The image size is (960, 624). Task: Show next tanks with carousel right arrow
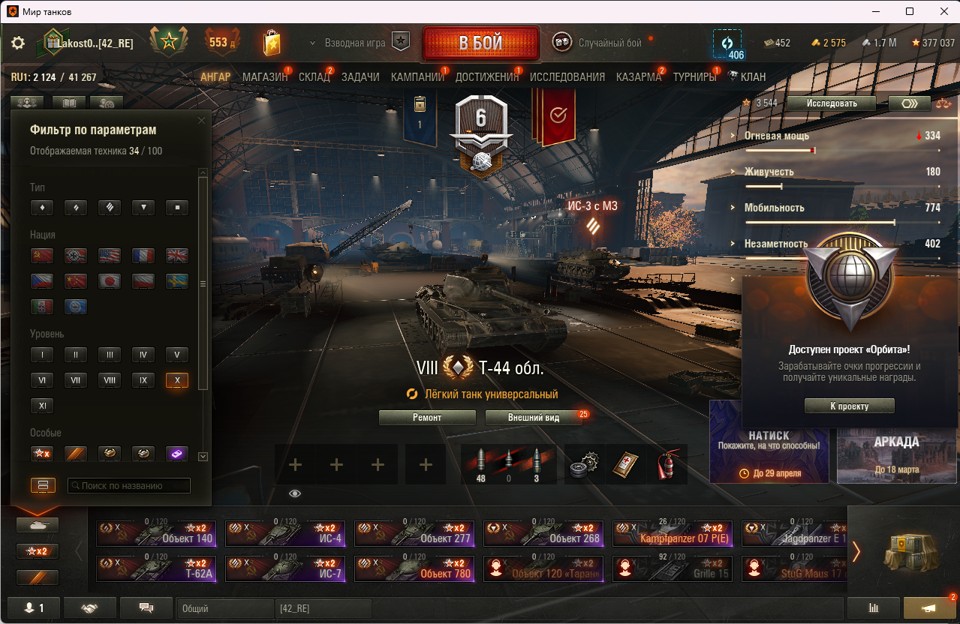[x=856, y=551]
